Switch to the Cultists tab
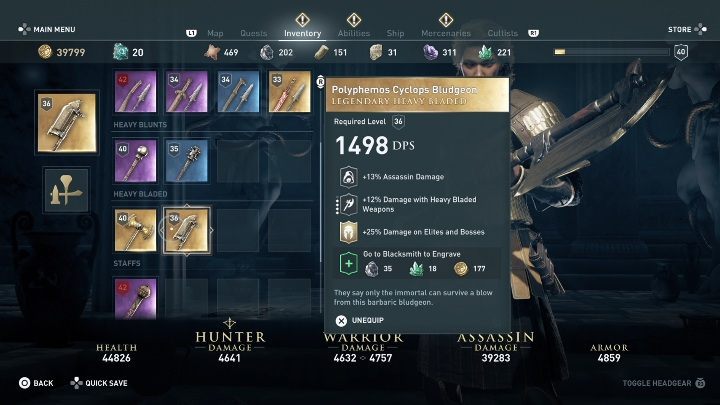 (503, 32)
